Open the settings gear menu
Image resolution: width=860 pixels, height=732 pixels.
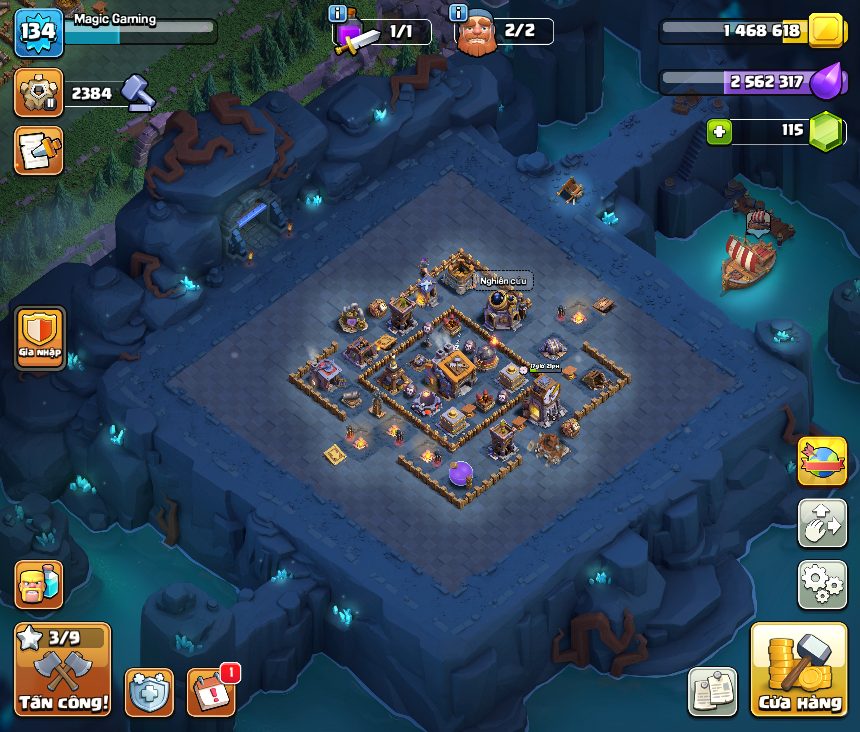(x=821, y=585)
